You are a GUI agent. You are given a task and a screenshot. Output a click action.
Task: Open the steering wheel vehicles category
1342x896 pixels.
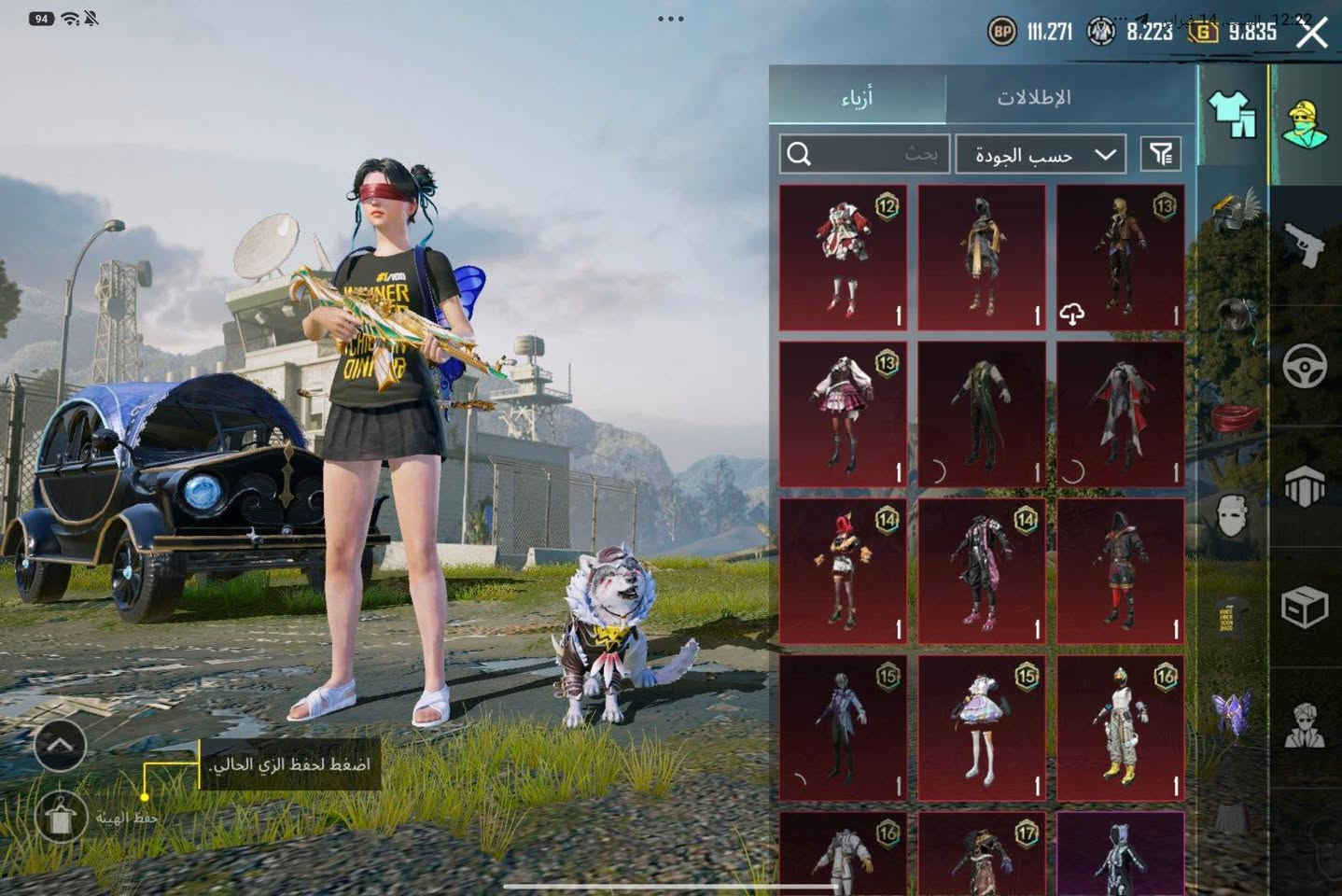click(1305, 366)
